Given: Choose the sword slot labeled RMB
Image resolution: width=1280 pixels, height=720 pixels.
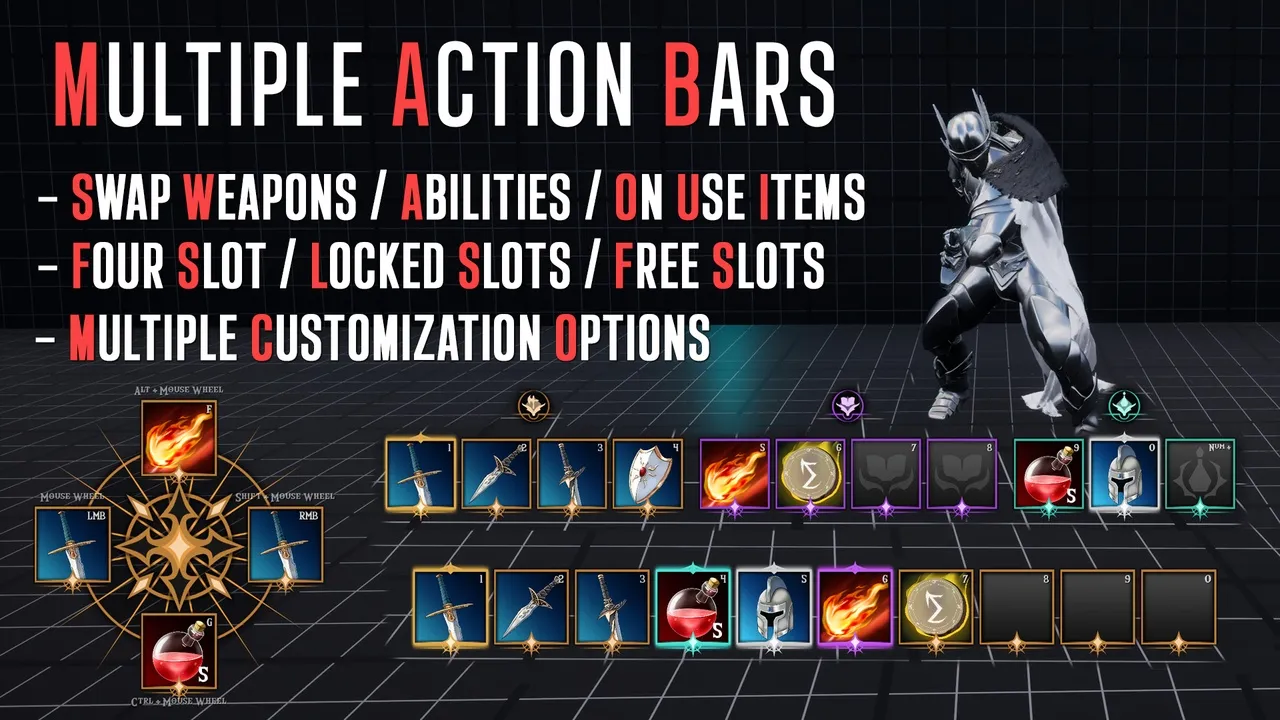Looking at the screenshot, I should click(x=284, y=544).
